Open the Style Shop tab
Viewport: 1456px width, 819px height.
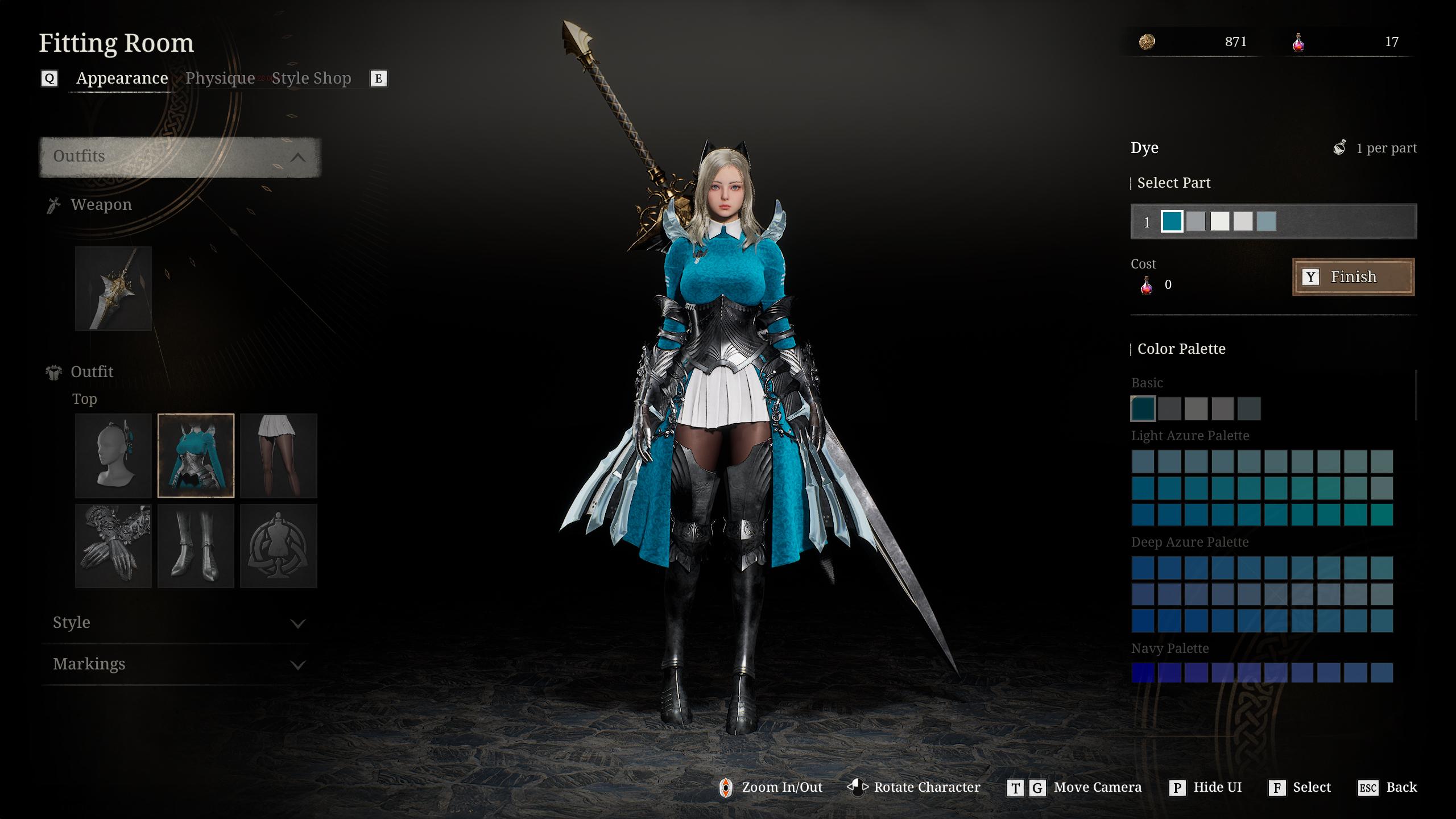point(311,78)
